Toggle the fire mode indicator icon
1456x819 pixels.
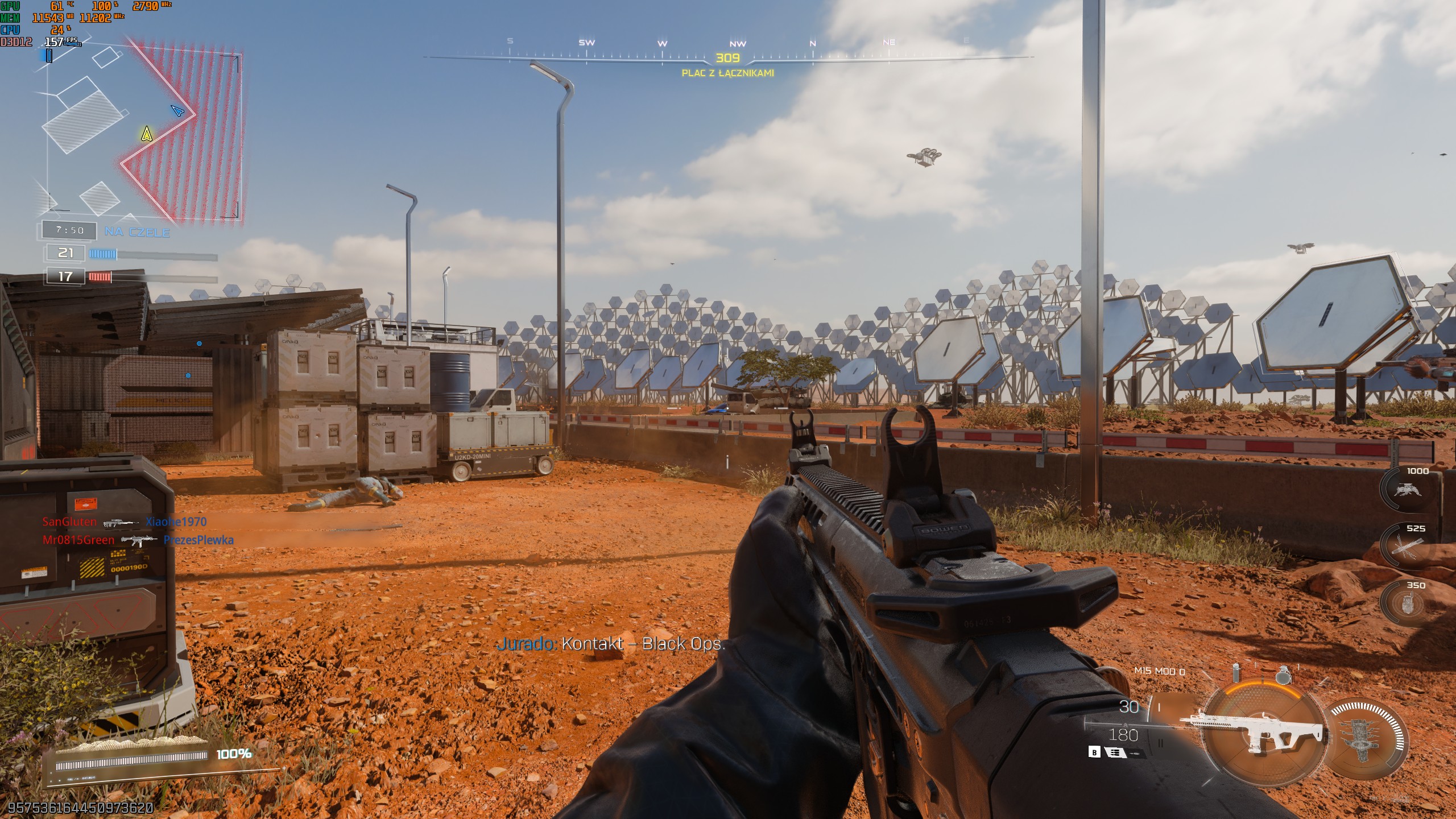pos(1114,753)
